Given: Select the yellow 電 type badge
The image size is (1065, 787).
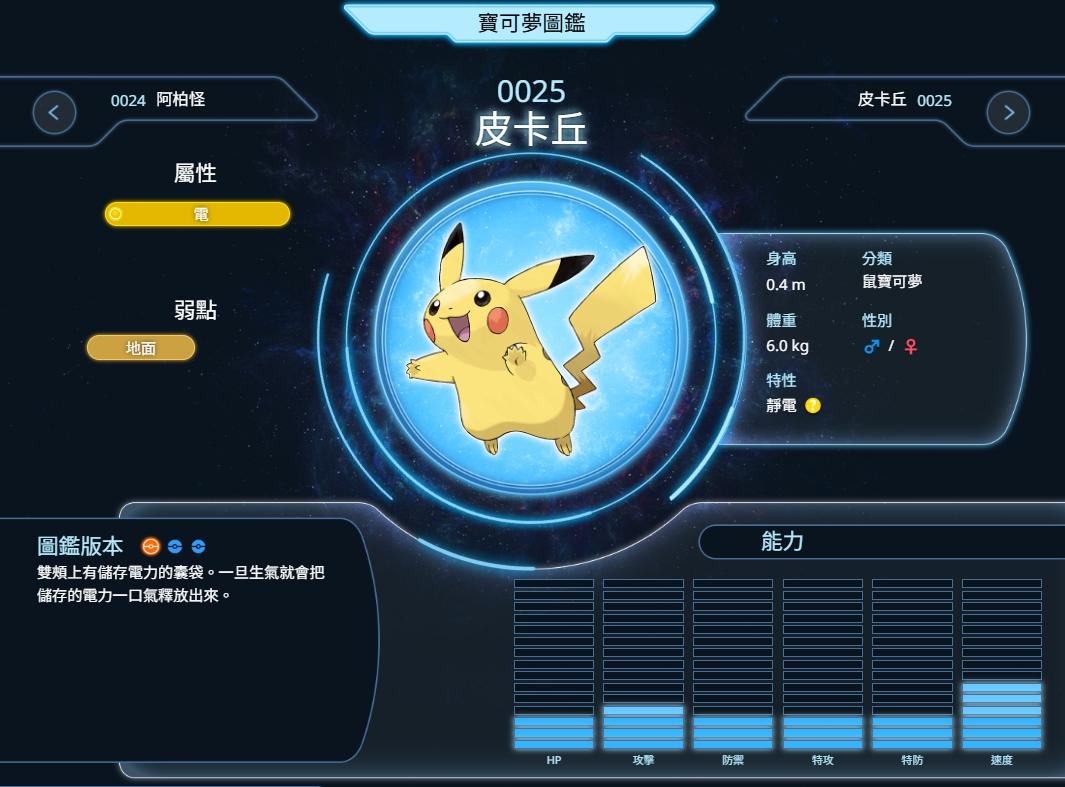Looking at the screenshot, I should tap(198, 214).
